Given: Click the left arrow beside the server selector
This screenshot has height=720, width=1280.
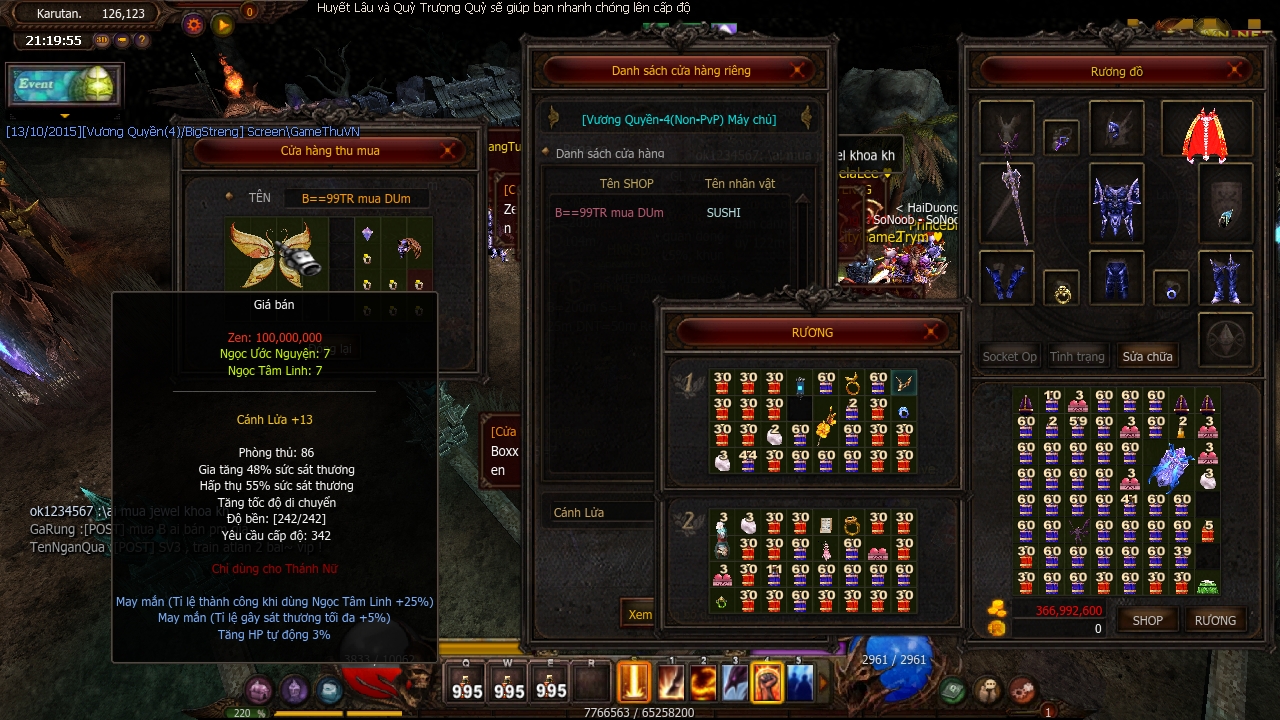Looking at the screenshot, I should 551,119.
